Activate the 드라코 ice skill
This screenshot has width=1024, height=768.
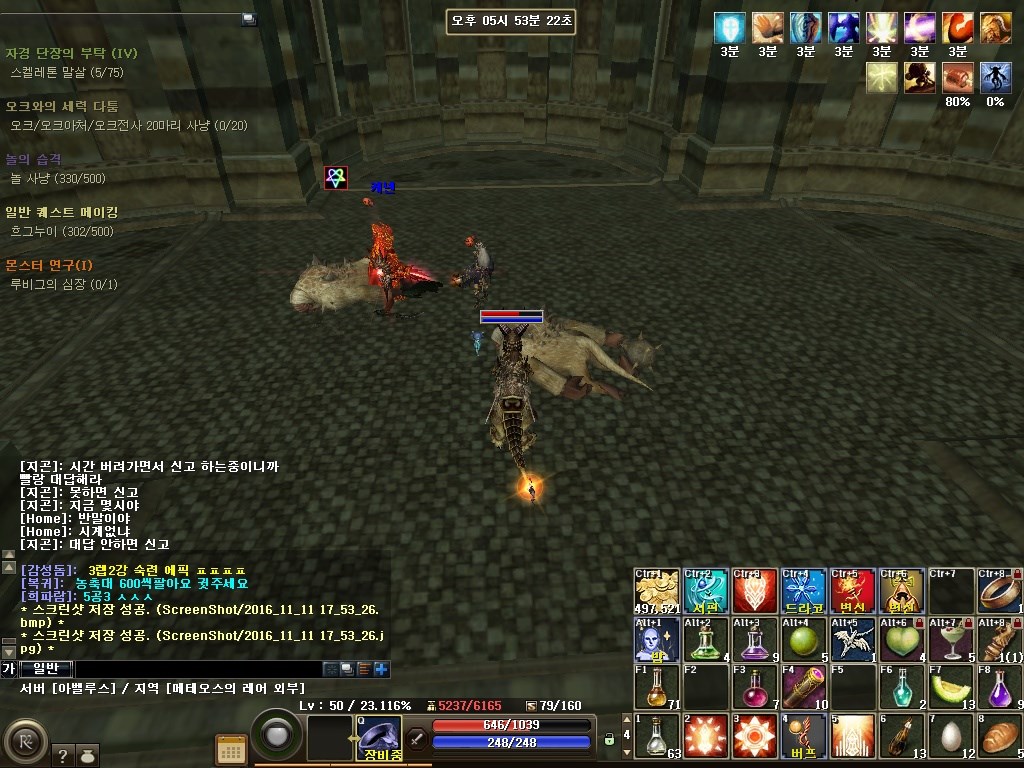pyautogui.click(x=804, y=591)
